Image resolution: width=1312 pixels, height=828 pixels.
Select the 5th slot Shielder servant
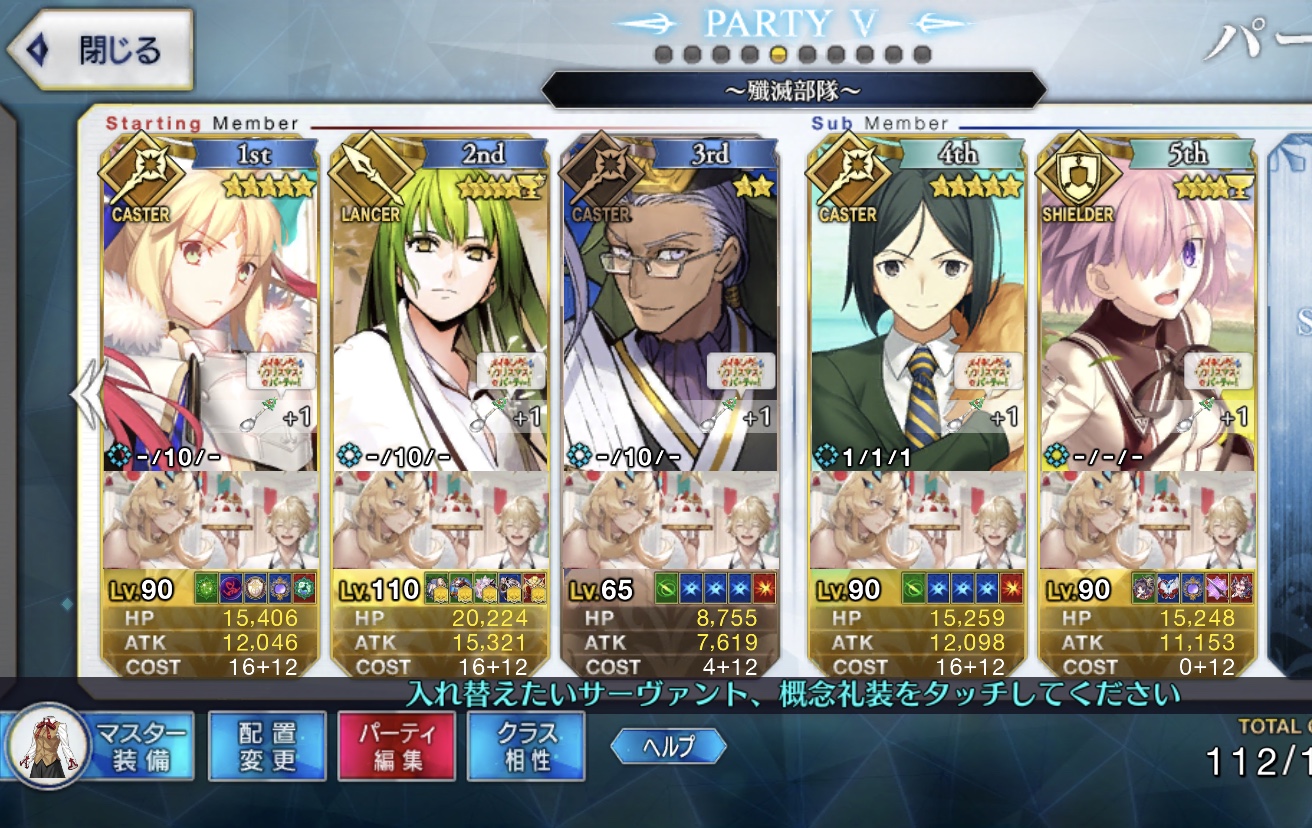(1147, 310)
